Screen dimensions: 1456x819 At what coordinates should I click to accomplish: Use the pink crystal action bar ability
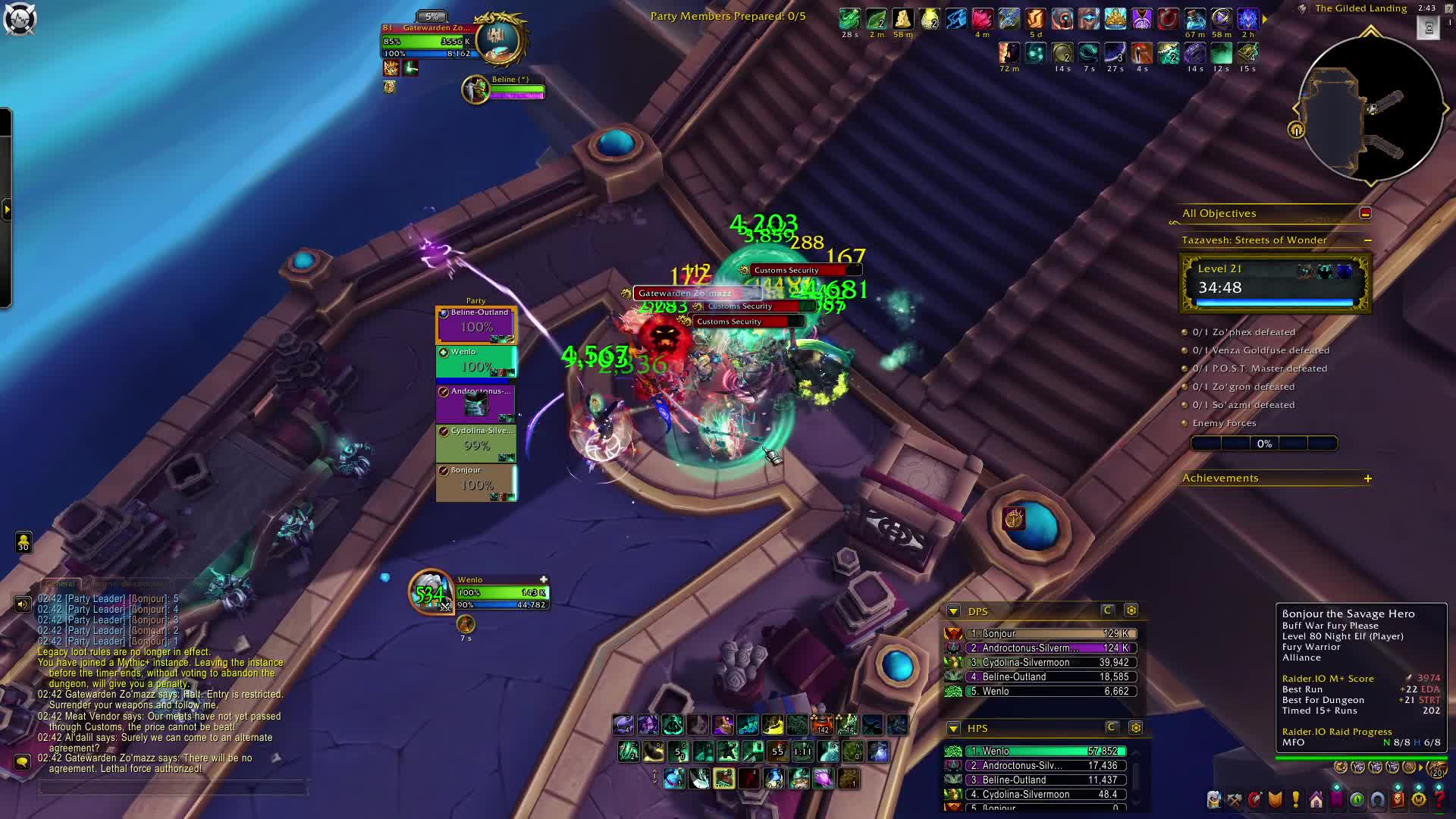pos(824,779)
